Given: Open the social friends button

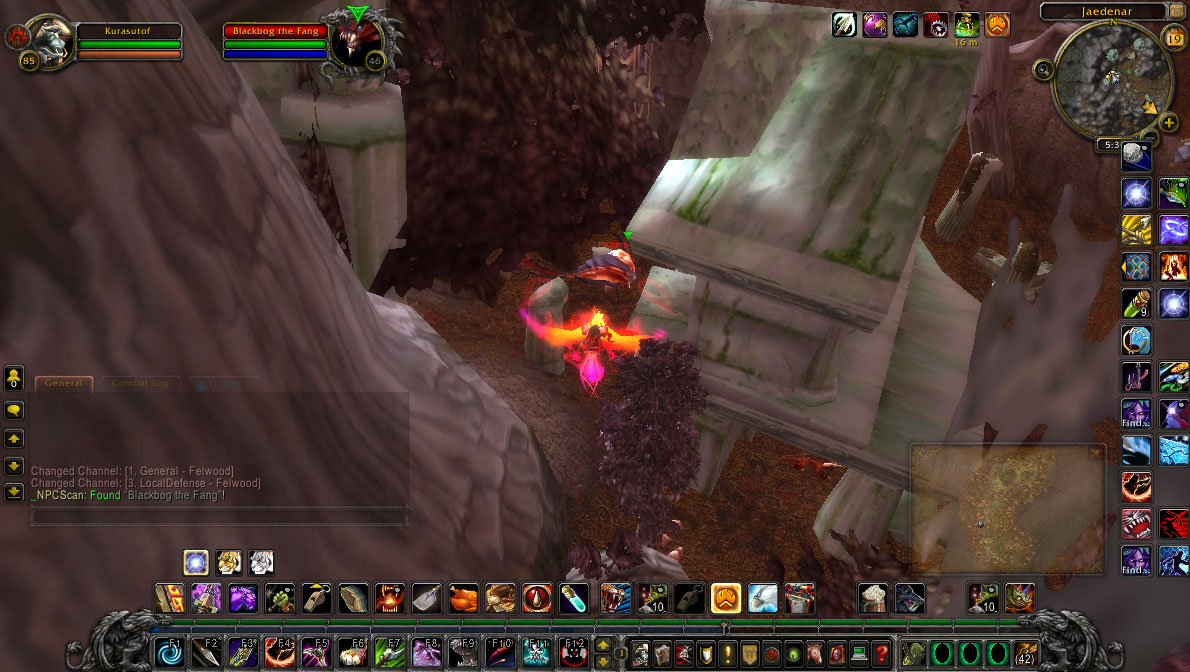Looking at the screenshot, I should pos(14,378).
